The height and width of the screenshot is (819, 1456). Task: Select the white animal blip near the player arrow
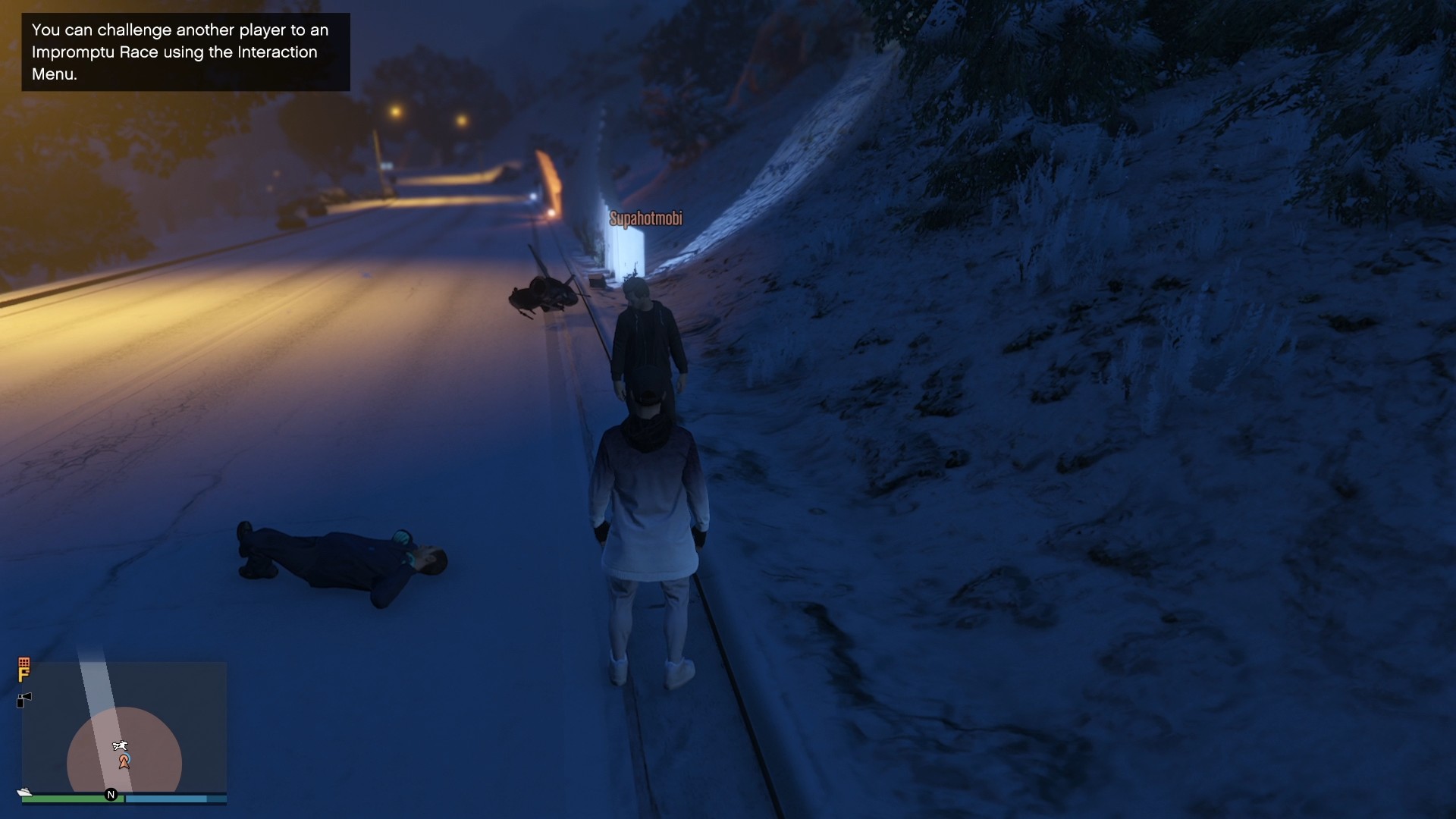click(121, 745)
